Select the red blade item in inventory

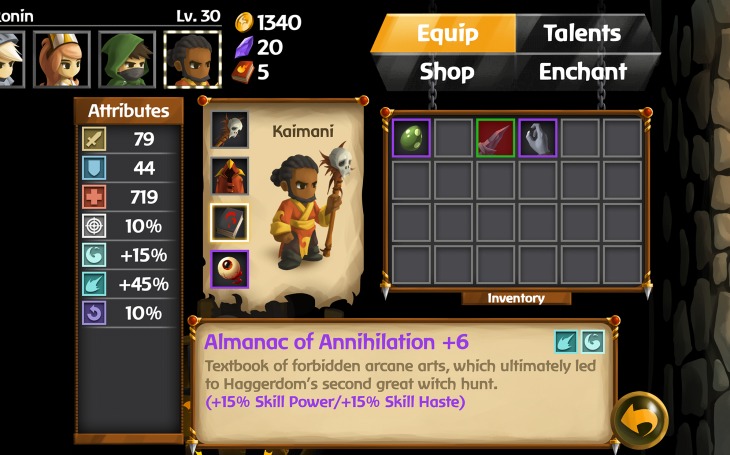(x=496, y=137)
